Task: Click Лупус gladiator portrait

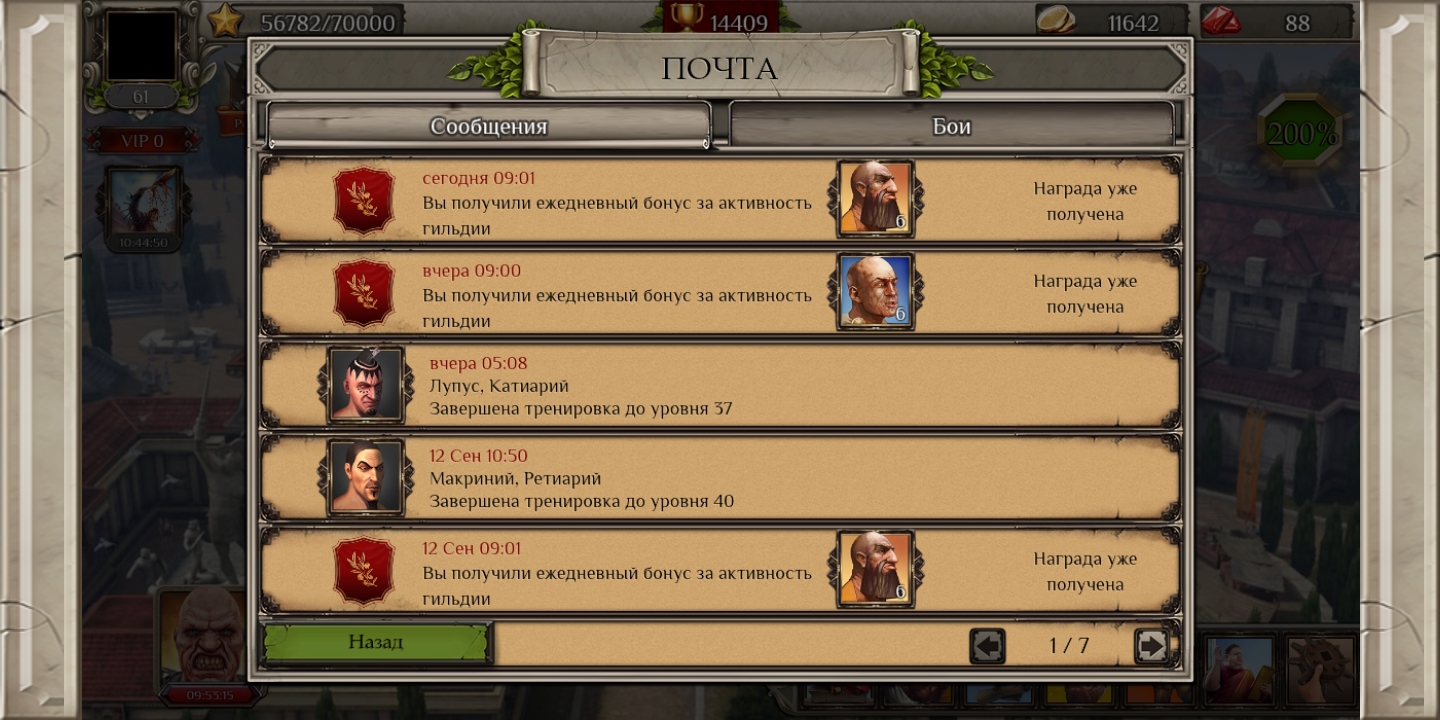Action: coord(365,385)
